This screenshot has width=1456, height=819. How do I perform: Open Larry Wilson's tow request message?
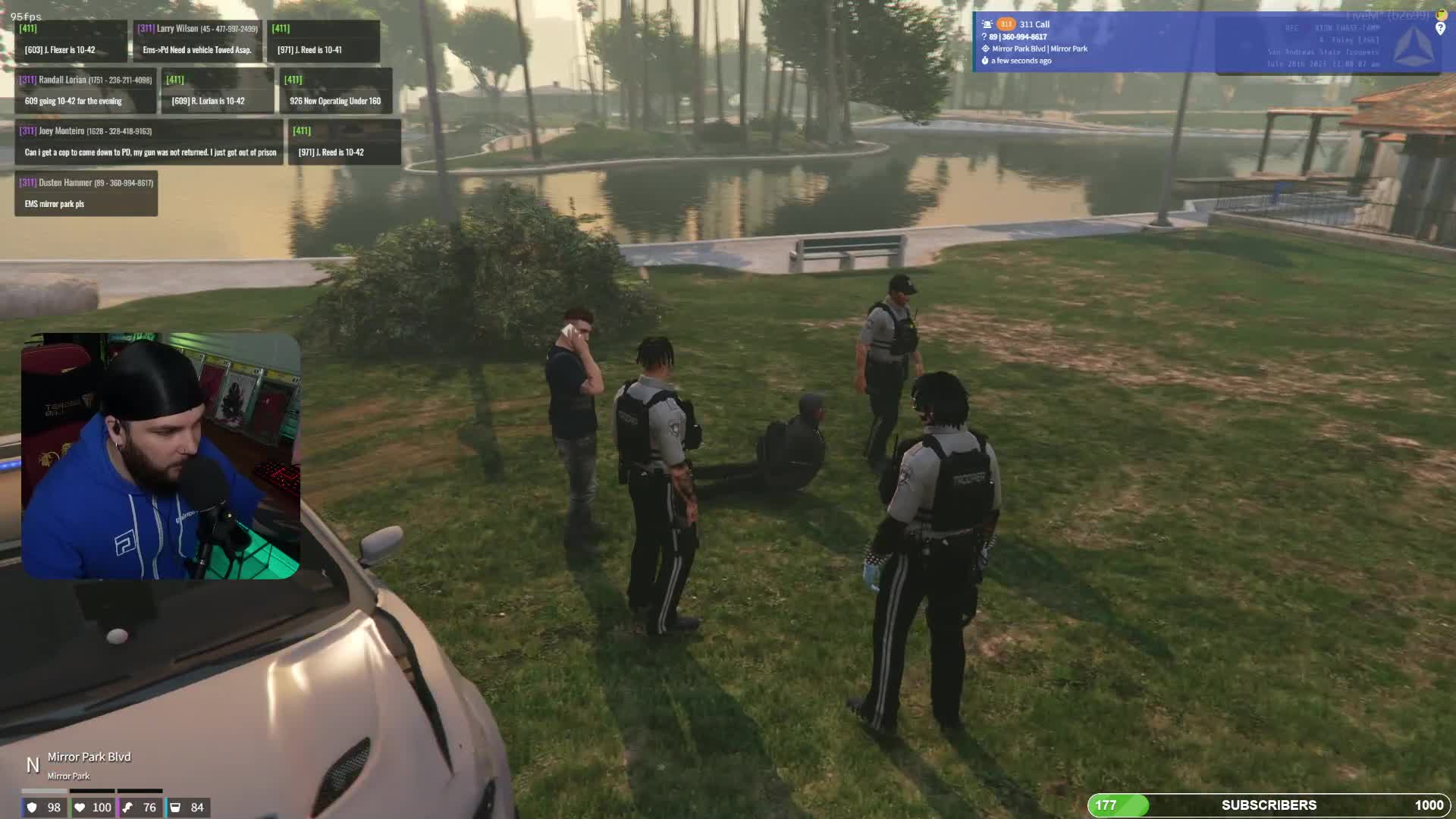197,41
